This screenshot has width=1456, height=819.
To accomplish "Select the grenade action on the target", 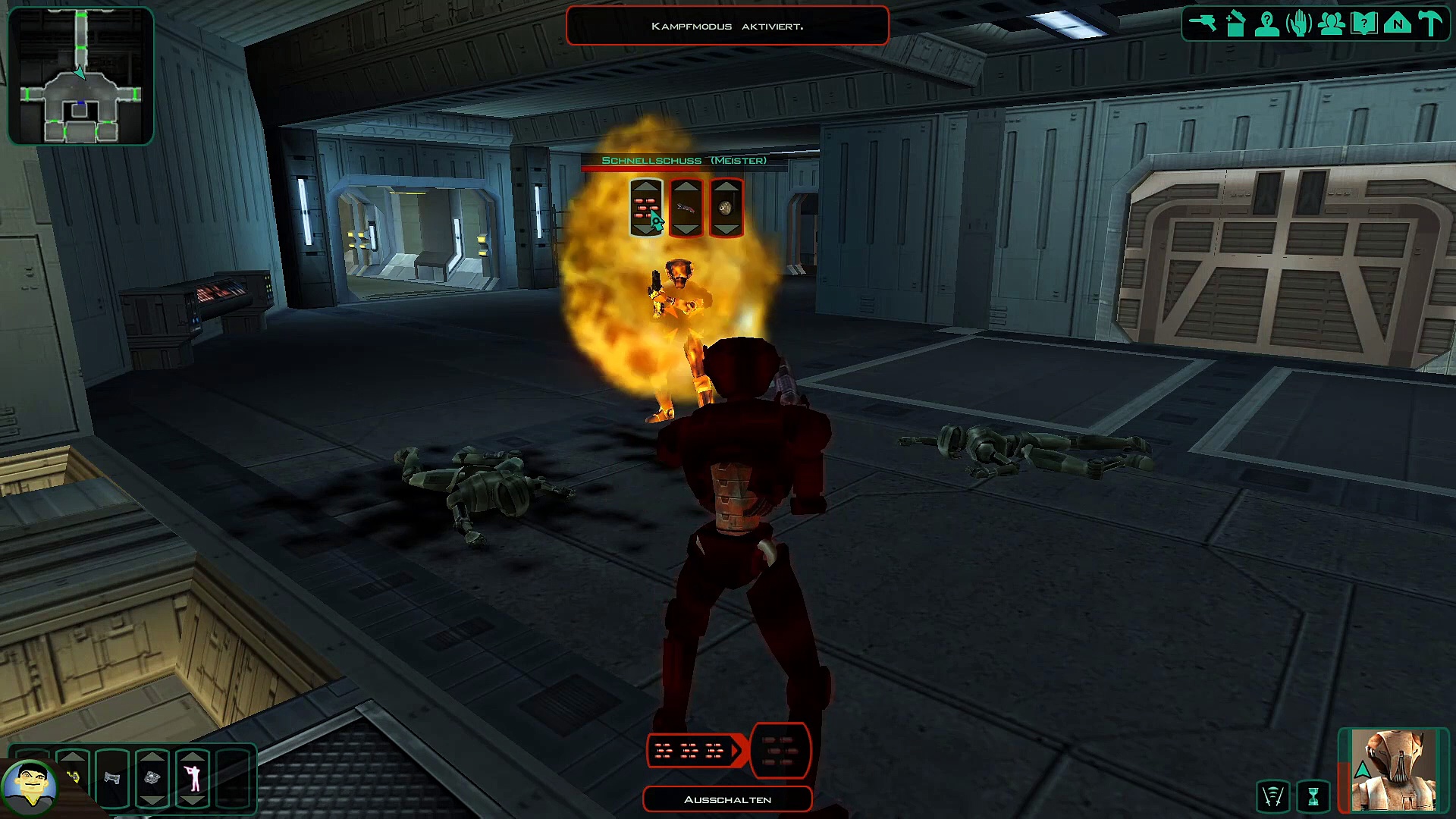I will [x=726, y=208].
